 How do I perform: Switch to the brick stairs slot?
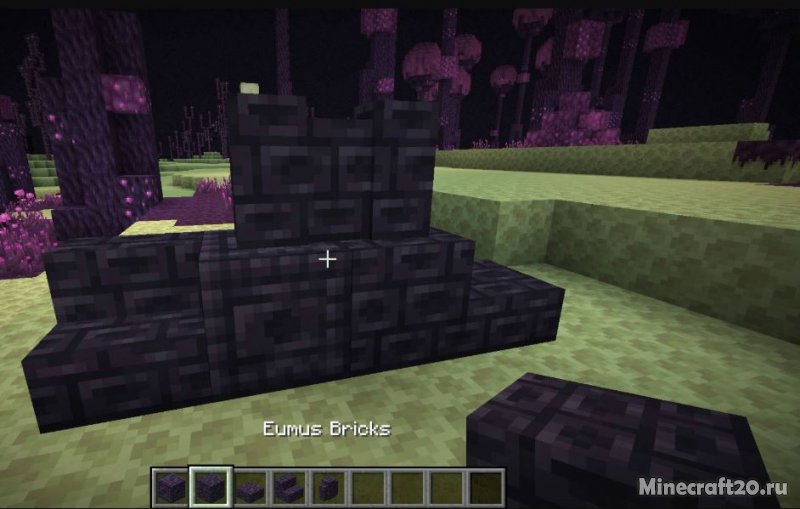(289, 487)
